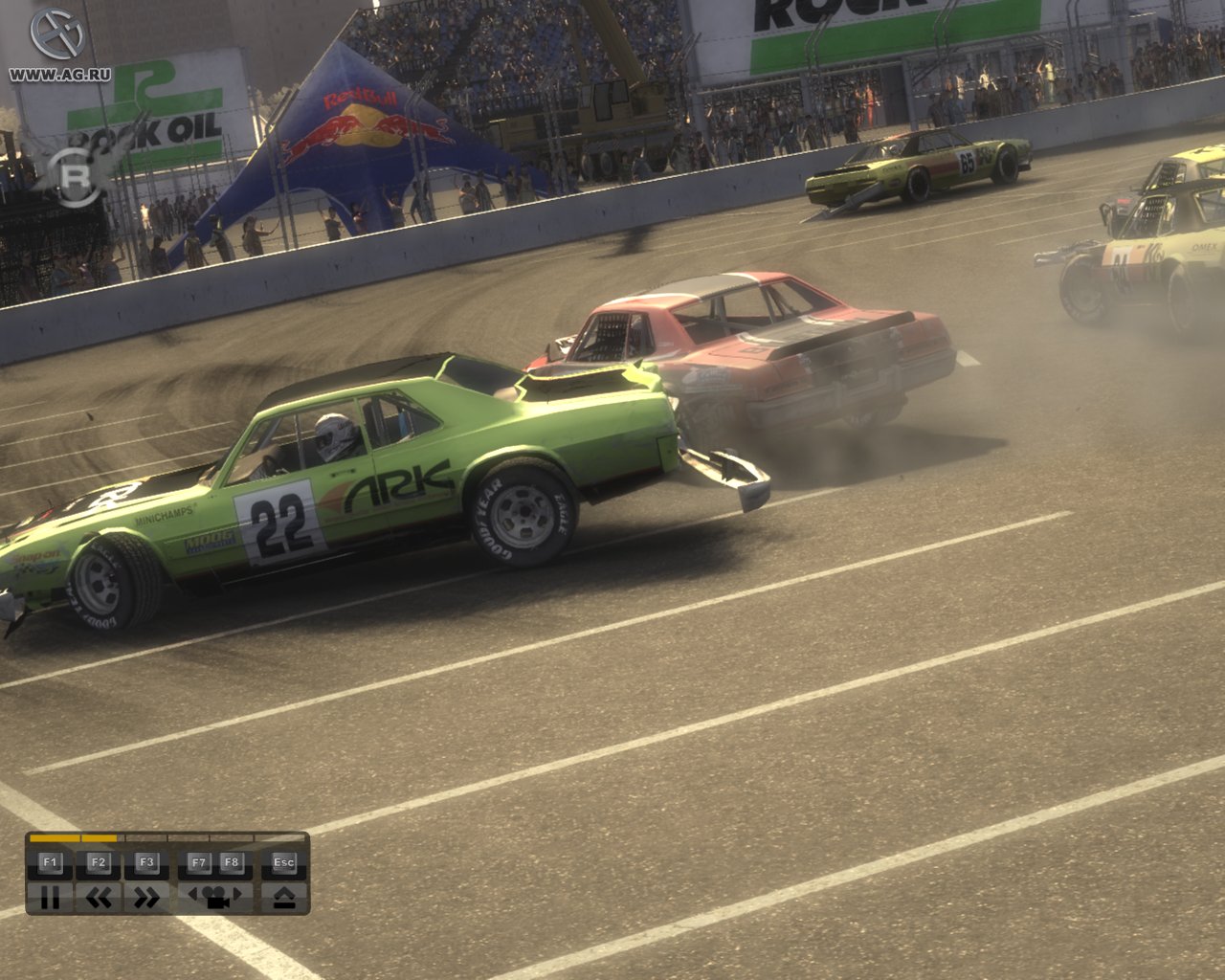The image size is (1225, 980).
Task: Rewind the replay with the double-left-arrow icon
Action: (x=99, y=897)
